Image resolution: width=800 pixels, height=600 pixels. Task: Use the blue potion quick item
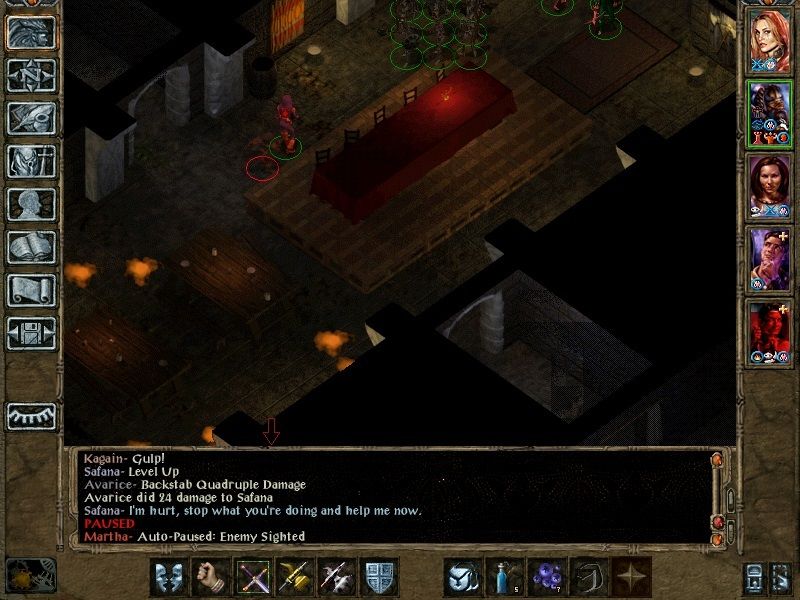click(x=503, y=577)
